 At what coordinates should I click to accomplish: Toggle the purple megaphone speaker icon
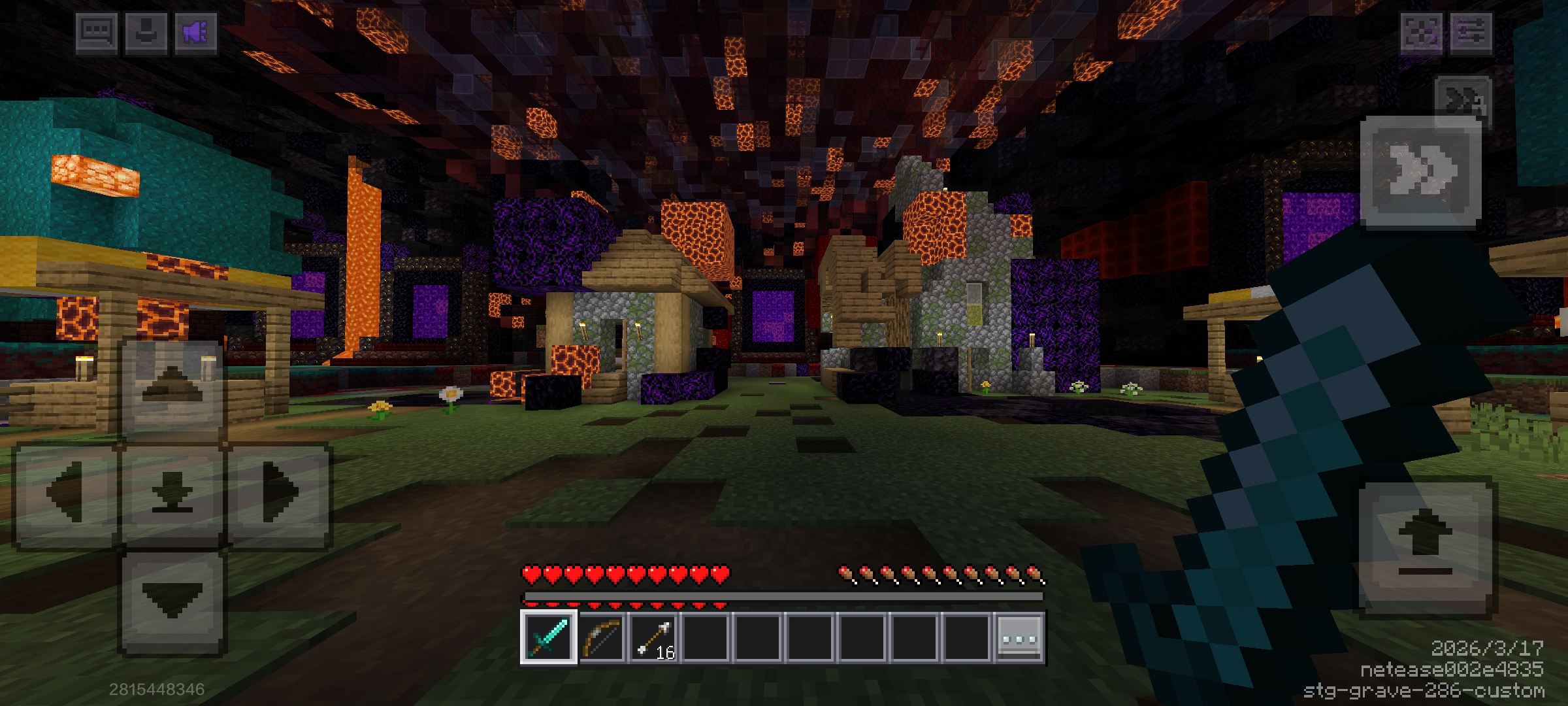pyautogui.click(x=195, y=32)
